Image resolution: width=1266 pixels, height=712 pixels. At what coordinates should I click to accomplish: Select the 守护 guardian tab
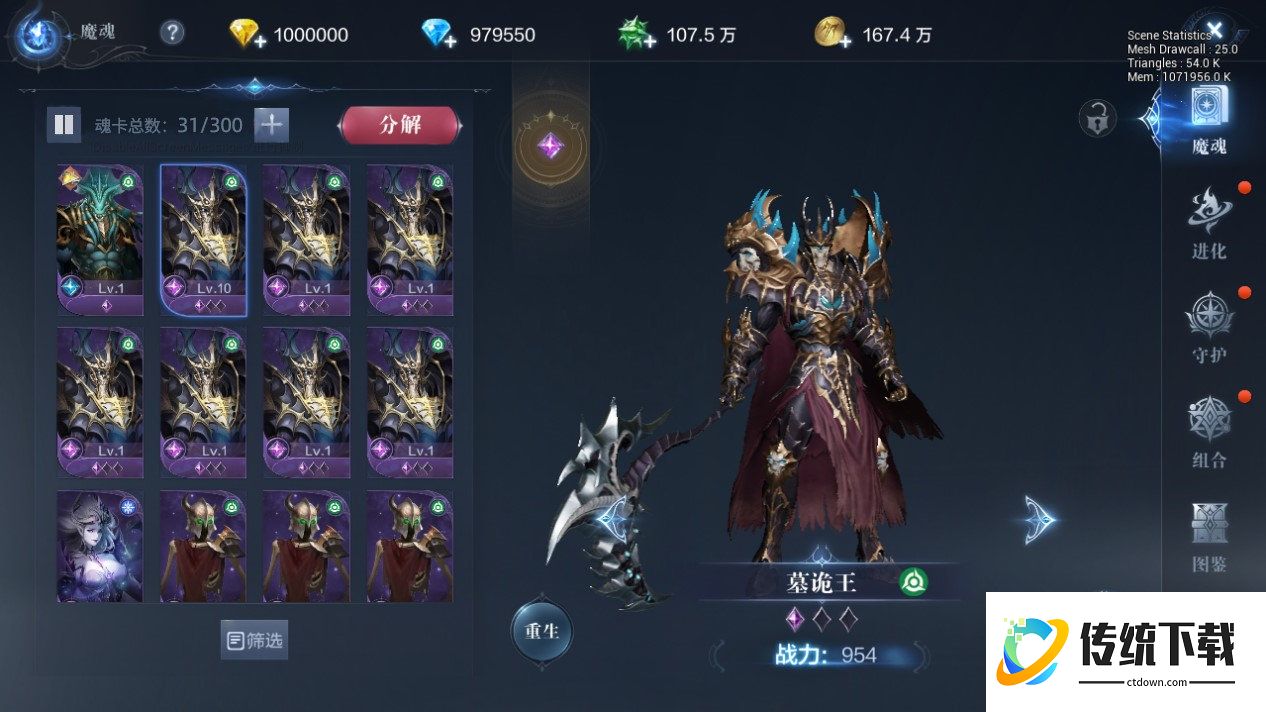(1209, 327)
